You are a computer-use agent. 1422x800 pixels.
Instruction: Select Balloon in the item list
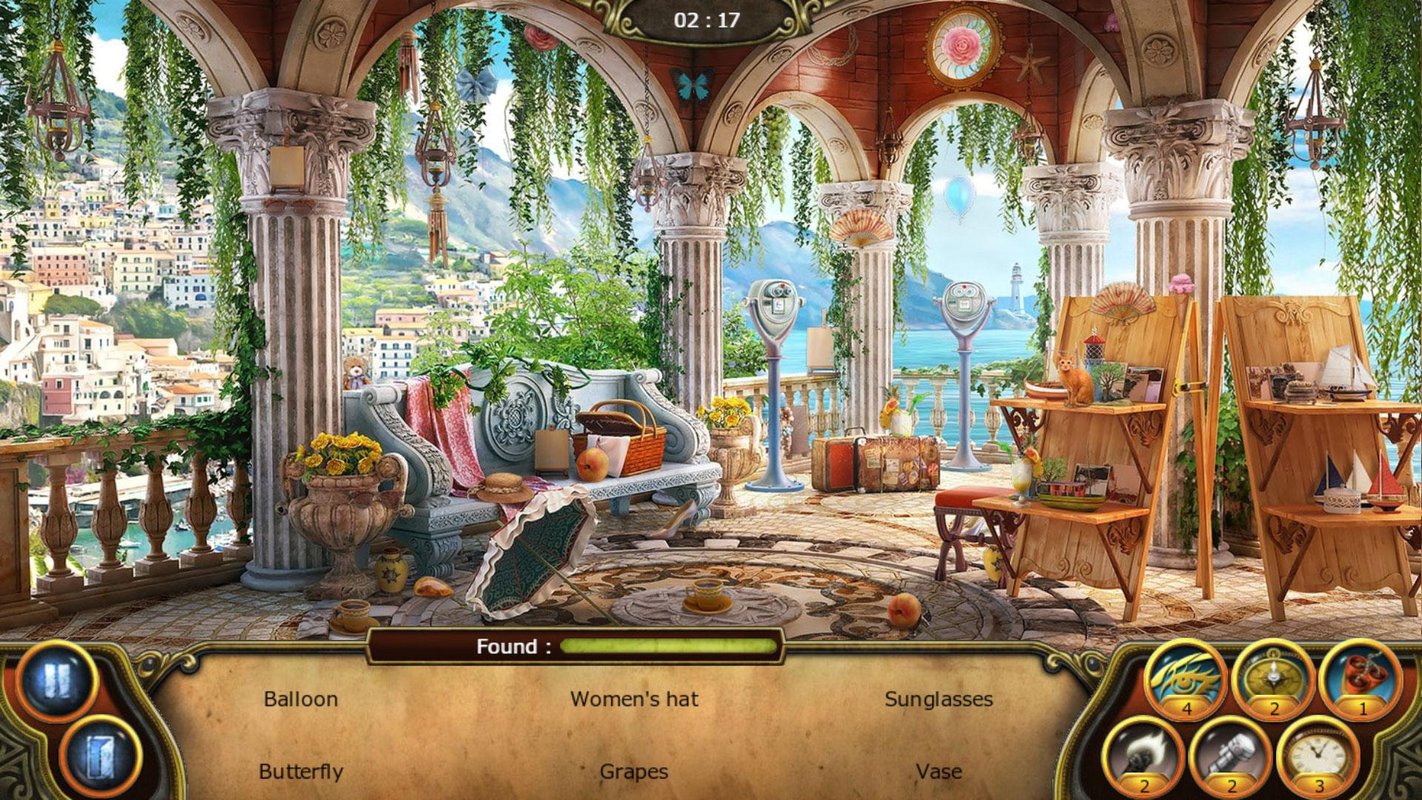(300, 699)
